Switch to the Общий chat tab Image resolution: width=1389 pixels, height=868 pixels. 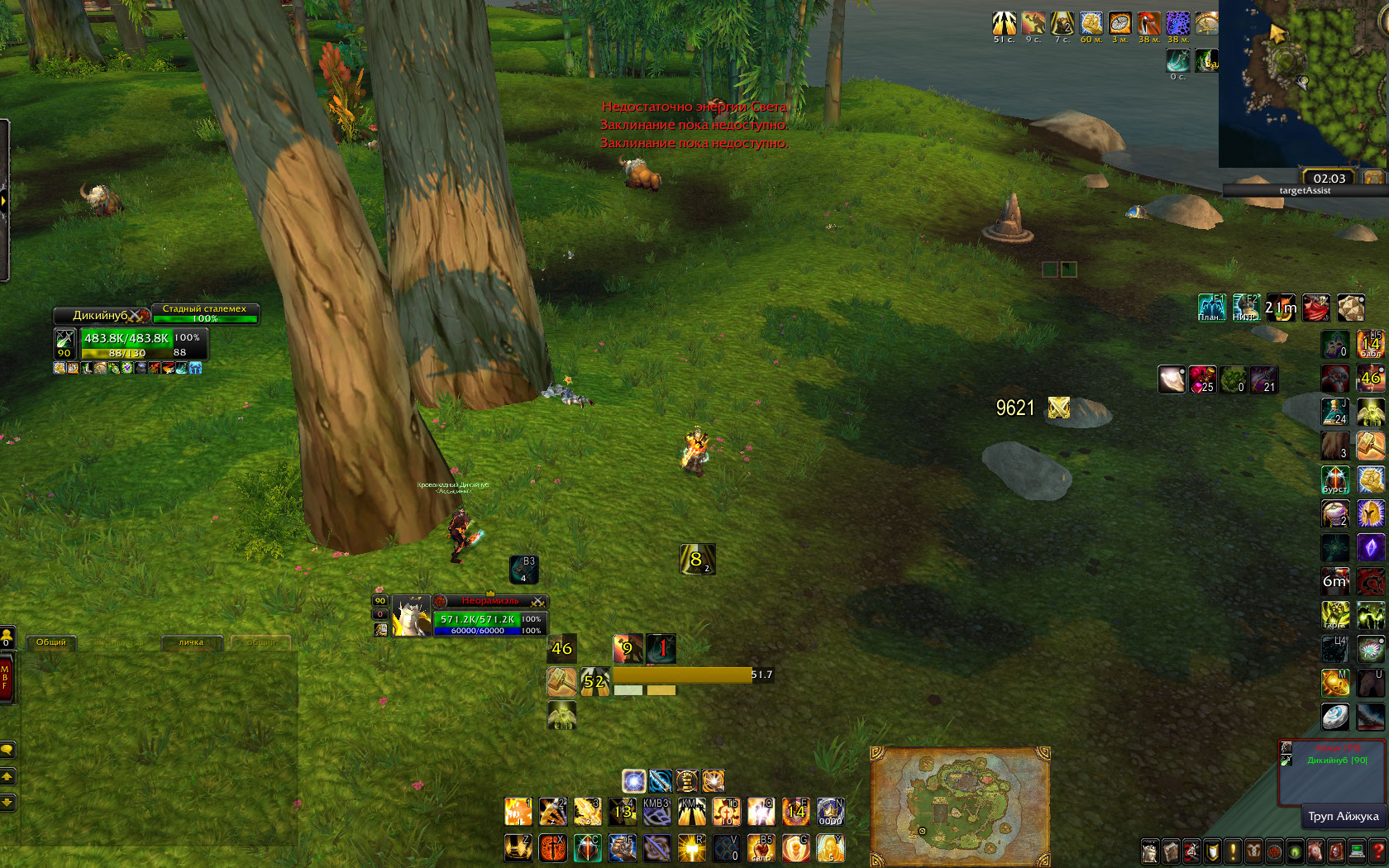[51, 642]
